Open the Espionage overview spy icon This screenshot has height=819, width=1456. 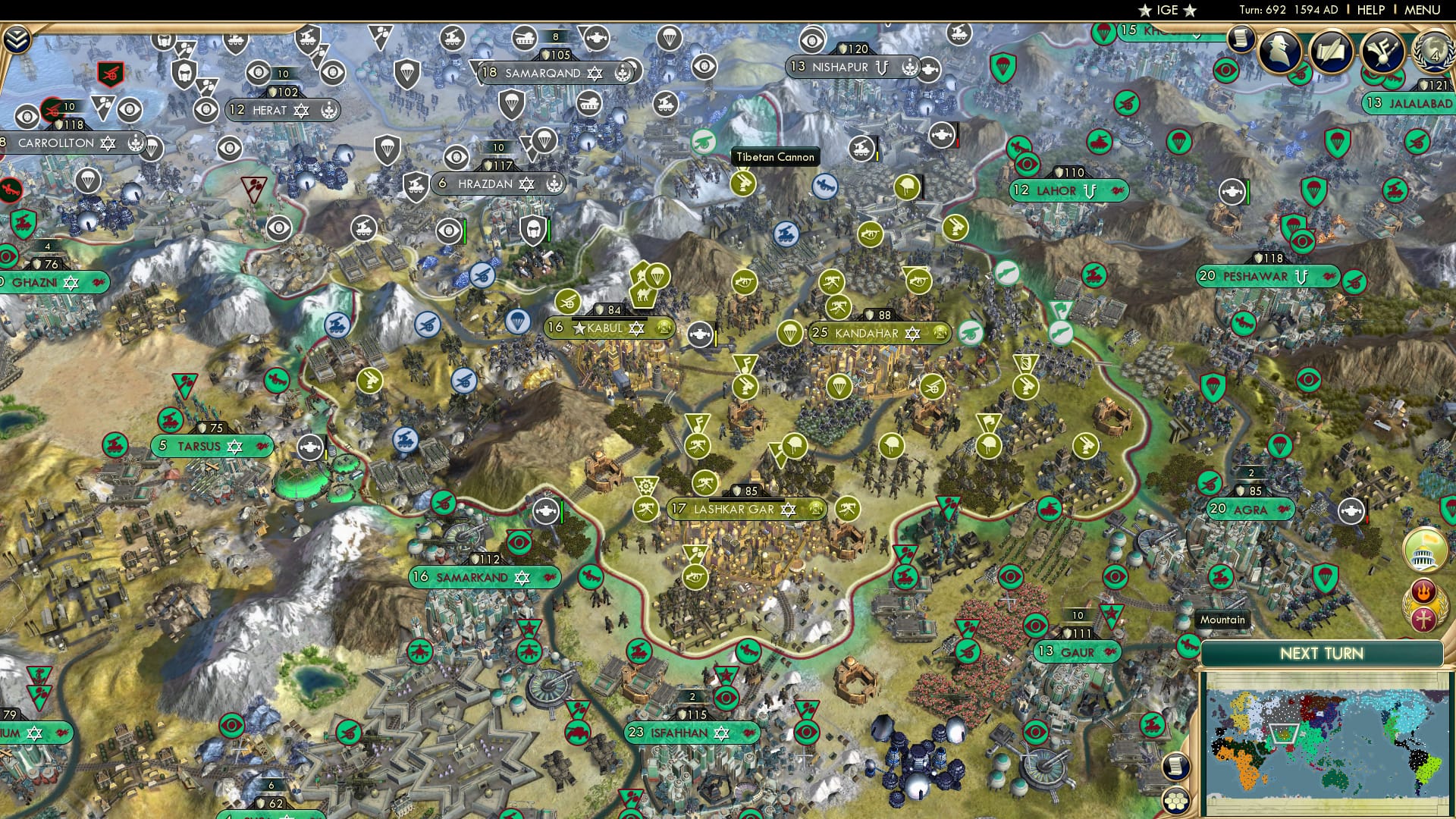(x=1279, y=51)
